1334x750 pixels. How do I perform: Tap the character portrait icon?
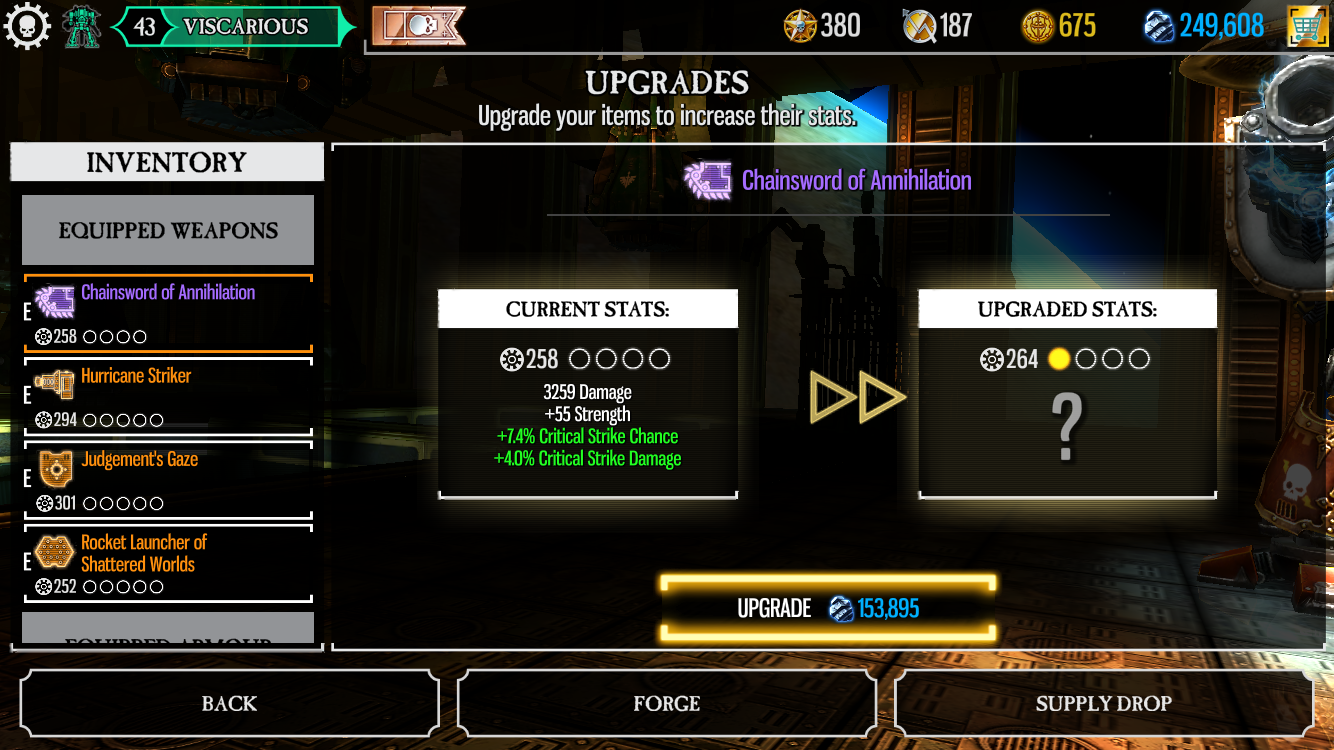pyautogui.click(x=82, y=27)
